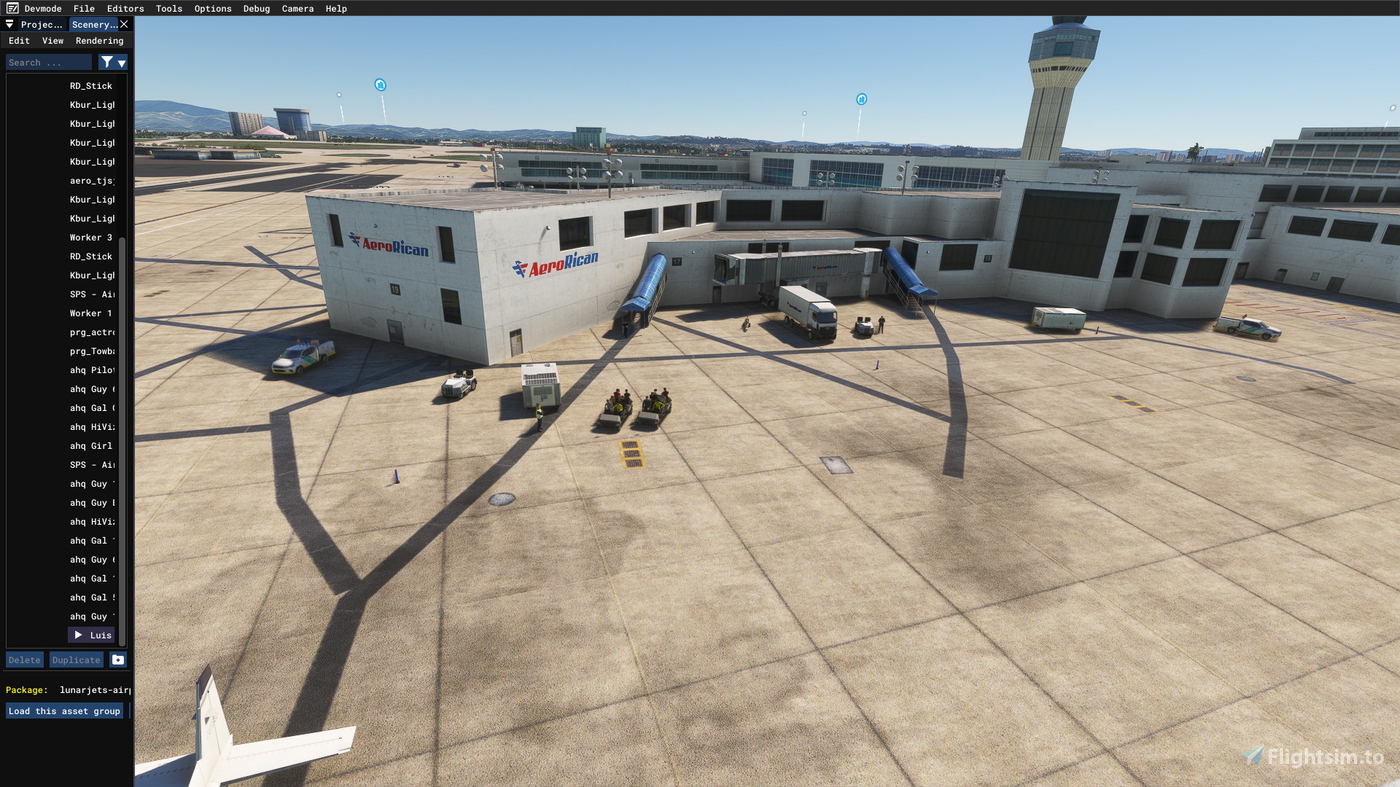Click the Delete button
This screenshot has height=787, width=1400.
[23, 658]
